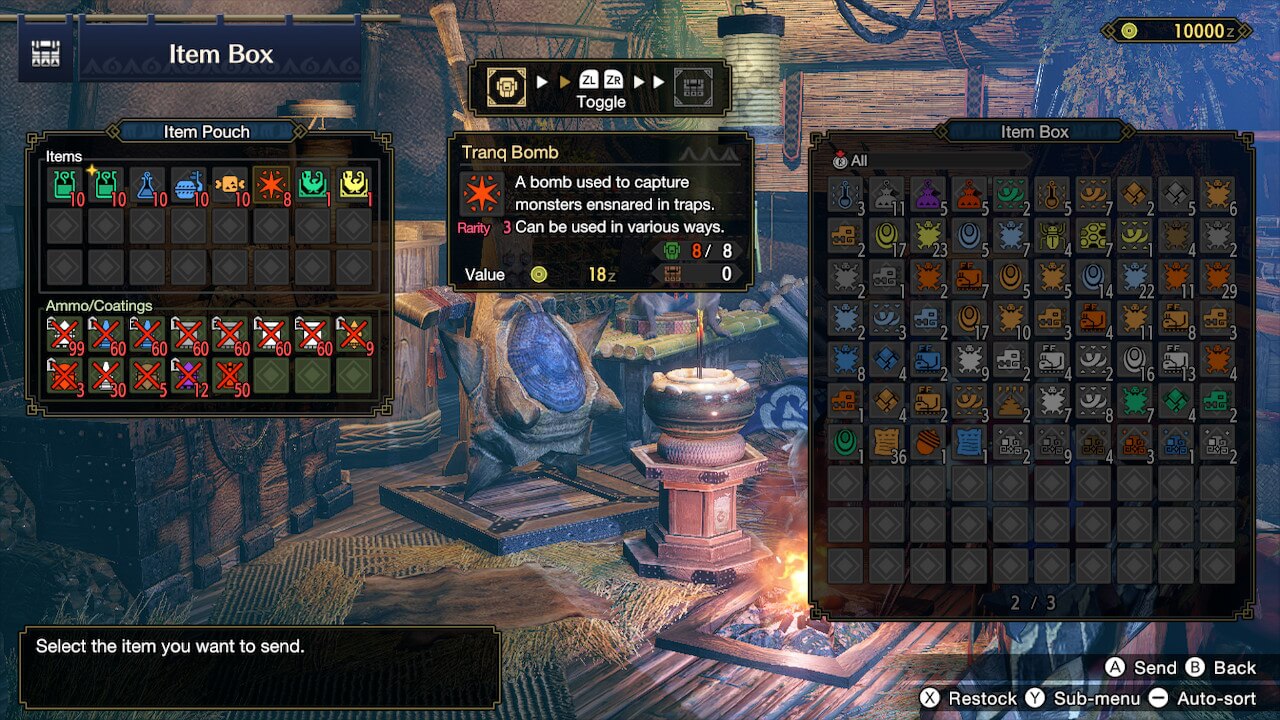Click the Tranq Bomb icon in the info panel
Image resolution: width=1280 pixels, height=720 pixels.
pyautogui.click(x=481, y=194)
